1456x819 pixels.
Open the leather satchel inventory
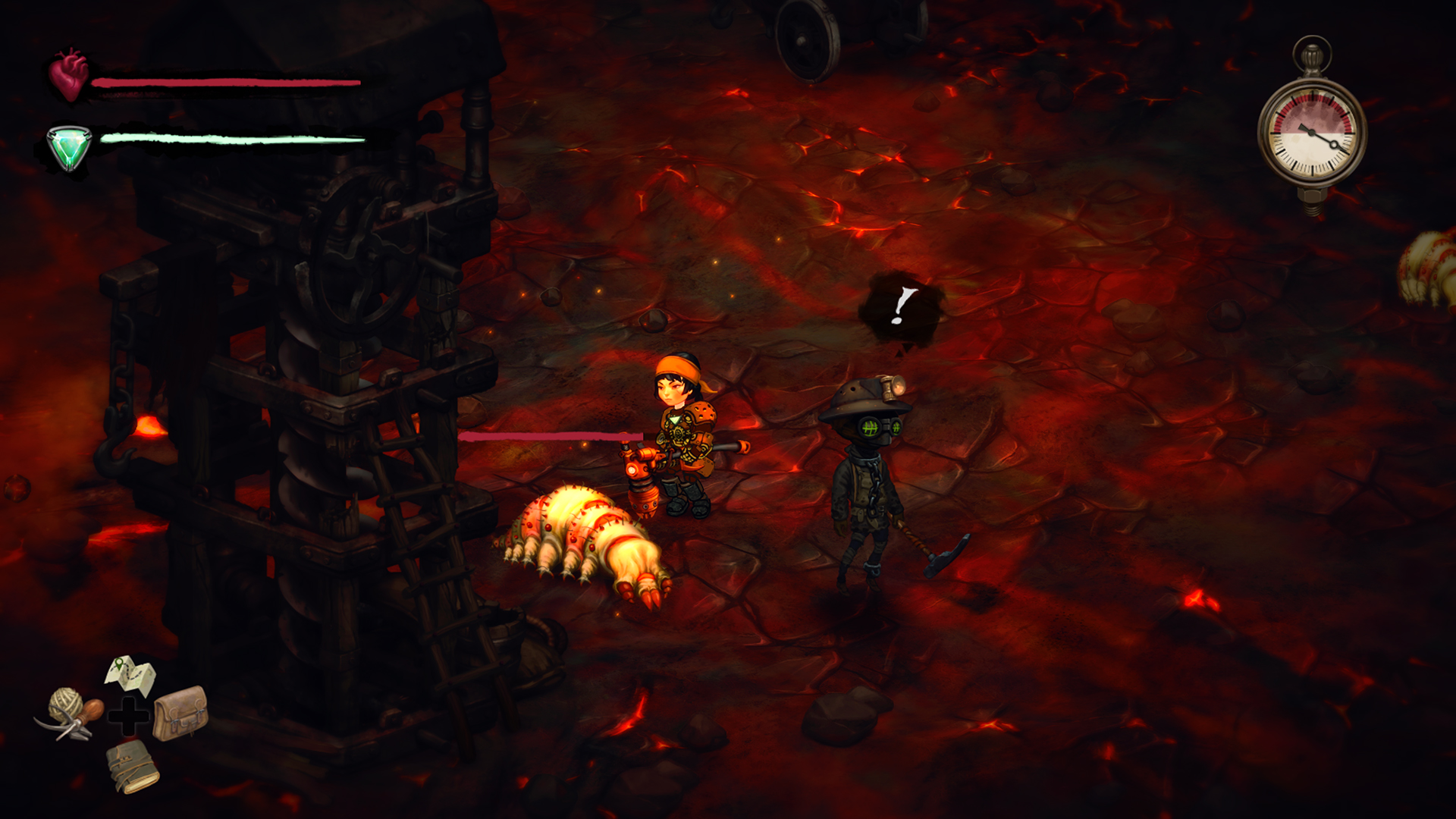(180, 713)
